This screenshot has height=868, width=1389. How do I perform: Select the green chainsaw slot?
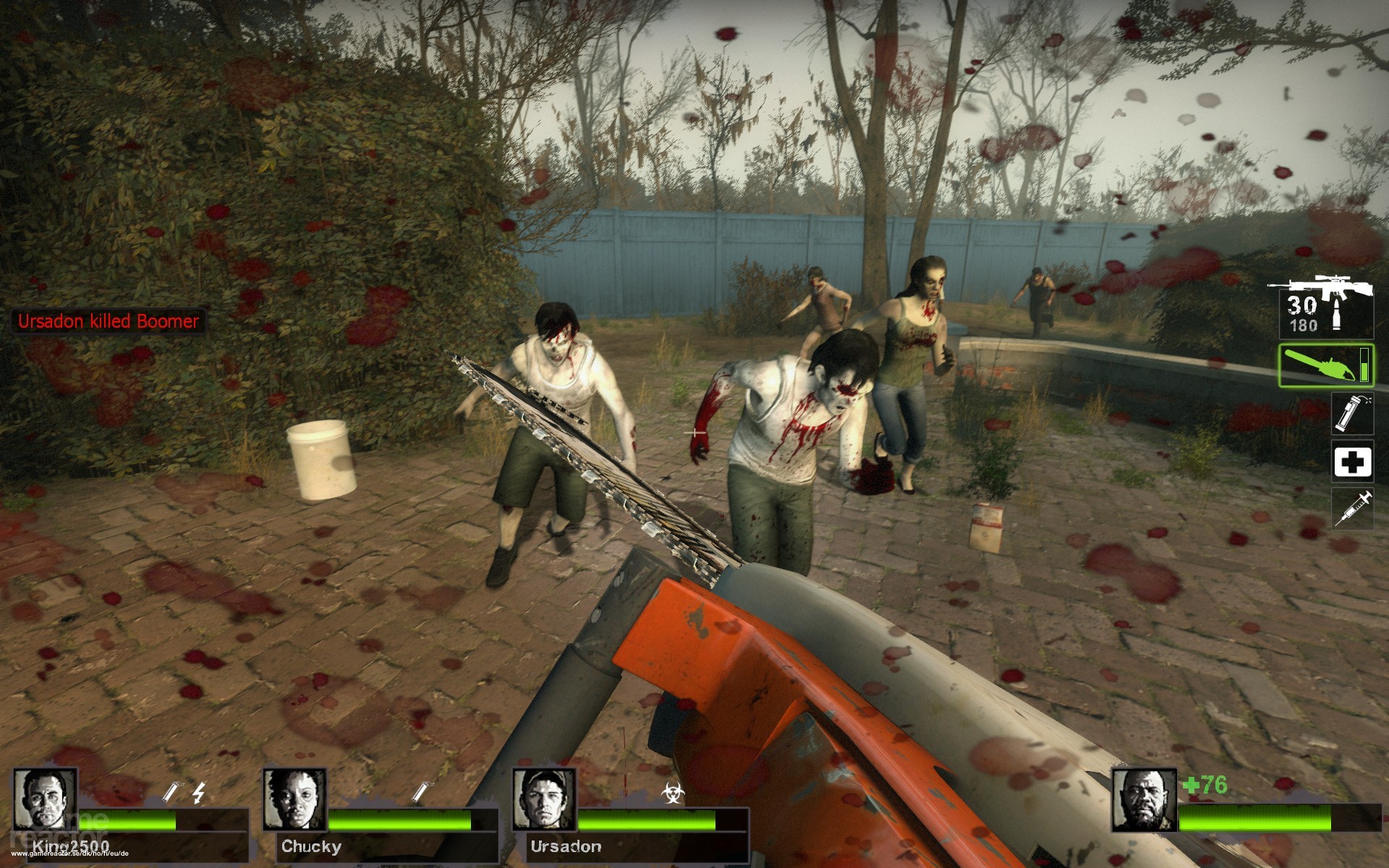click(x=1325, y=365)
